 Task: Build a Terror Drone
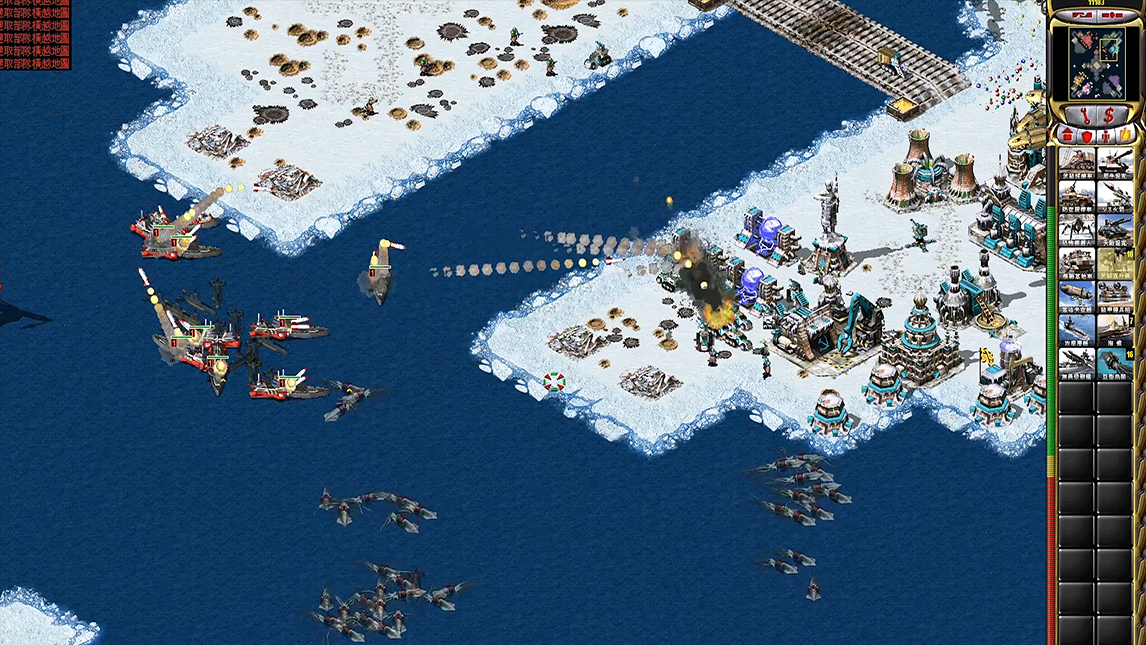tap(1077, 228)
